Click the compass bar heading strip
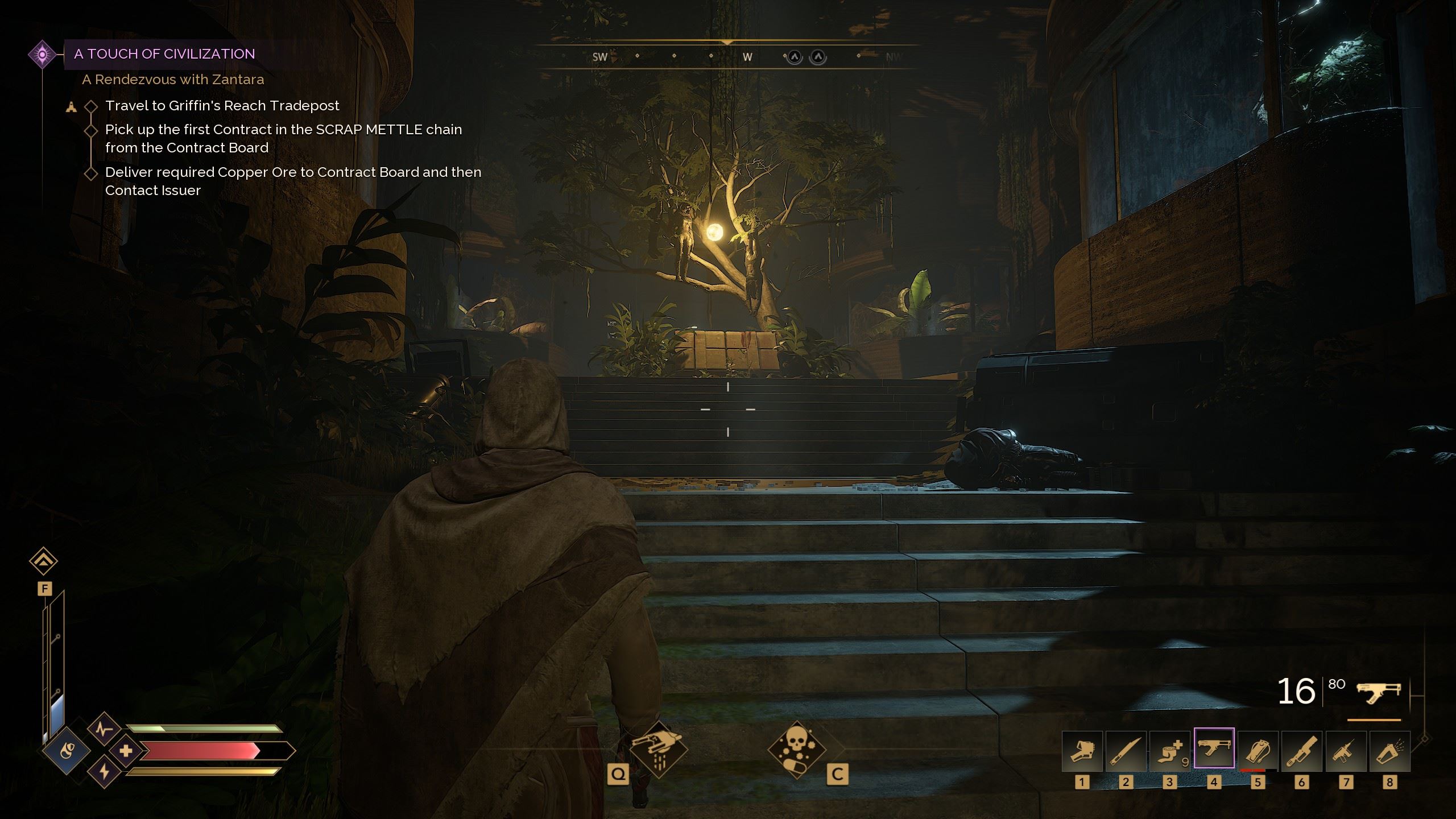 [727, 56]
